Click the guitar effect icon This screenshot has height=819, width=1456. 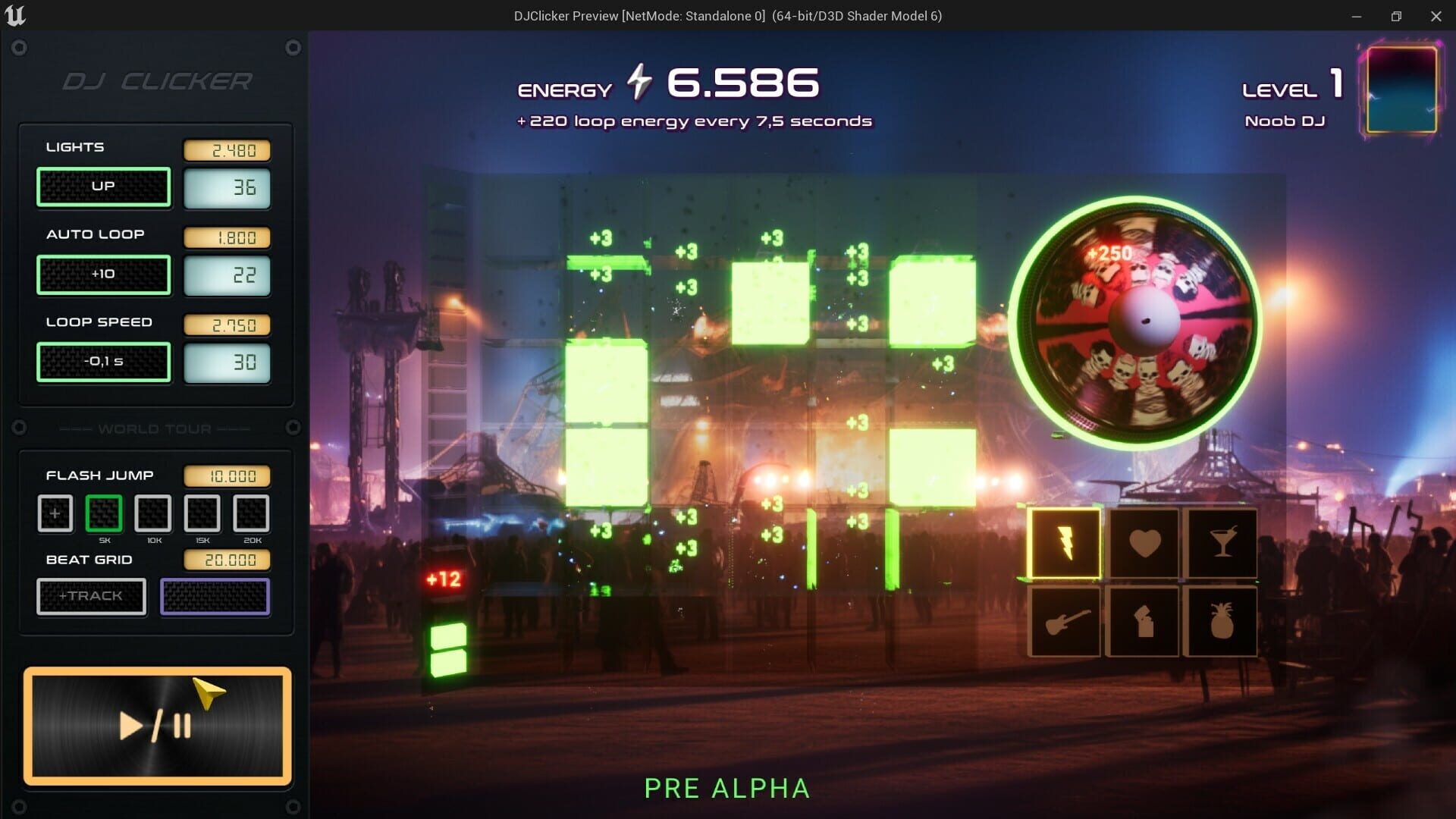(1064, 622)
